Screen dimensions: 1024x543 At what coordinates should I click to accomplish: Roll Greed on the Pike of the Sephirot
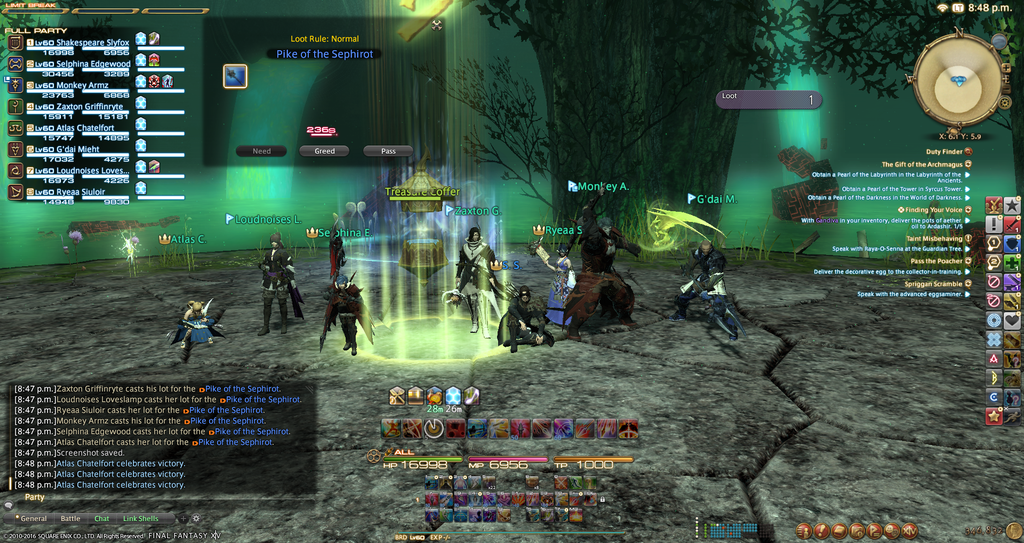pos(324,151)
